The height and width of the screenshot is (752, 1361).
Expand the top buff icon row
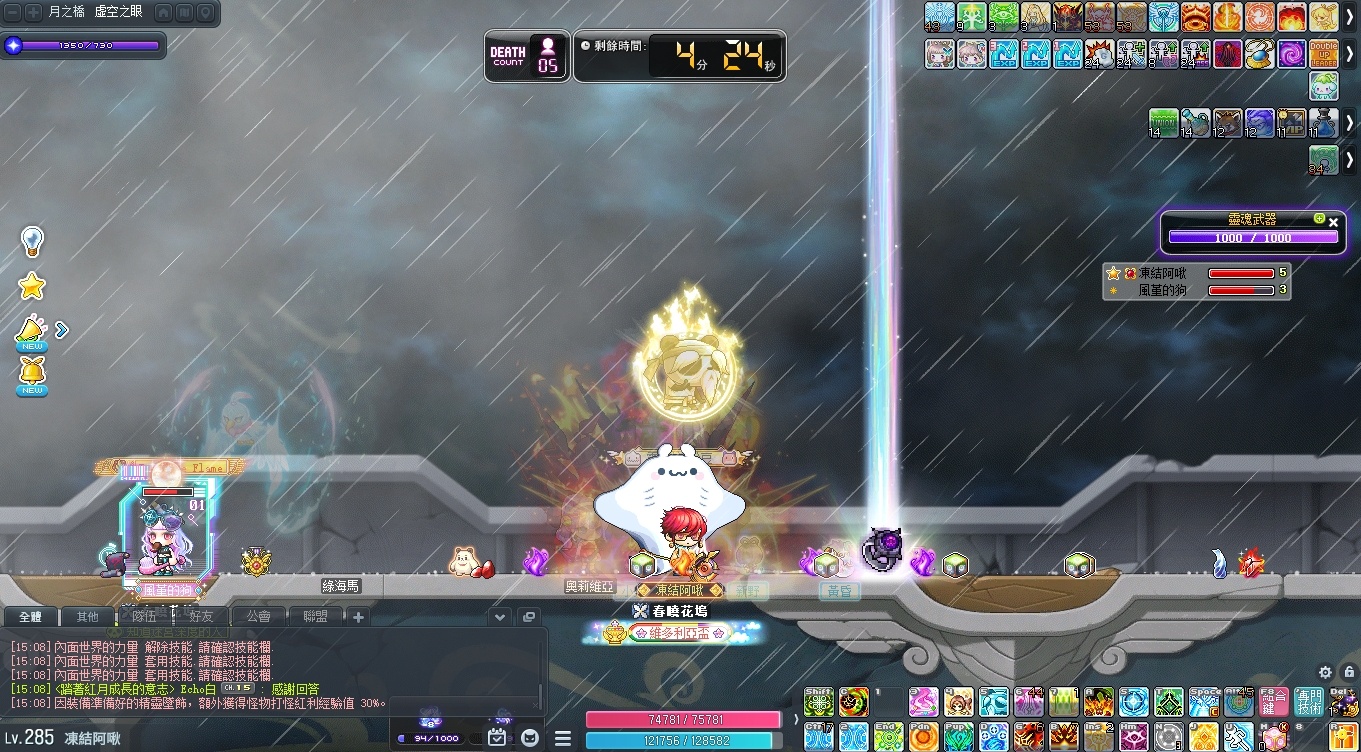point(1349,17)
